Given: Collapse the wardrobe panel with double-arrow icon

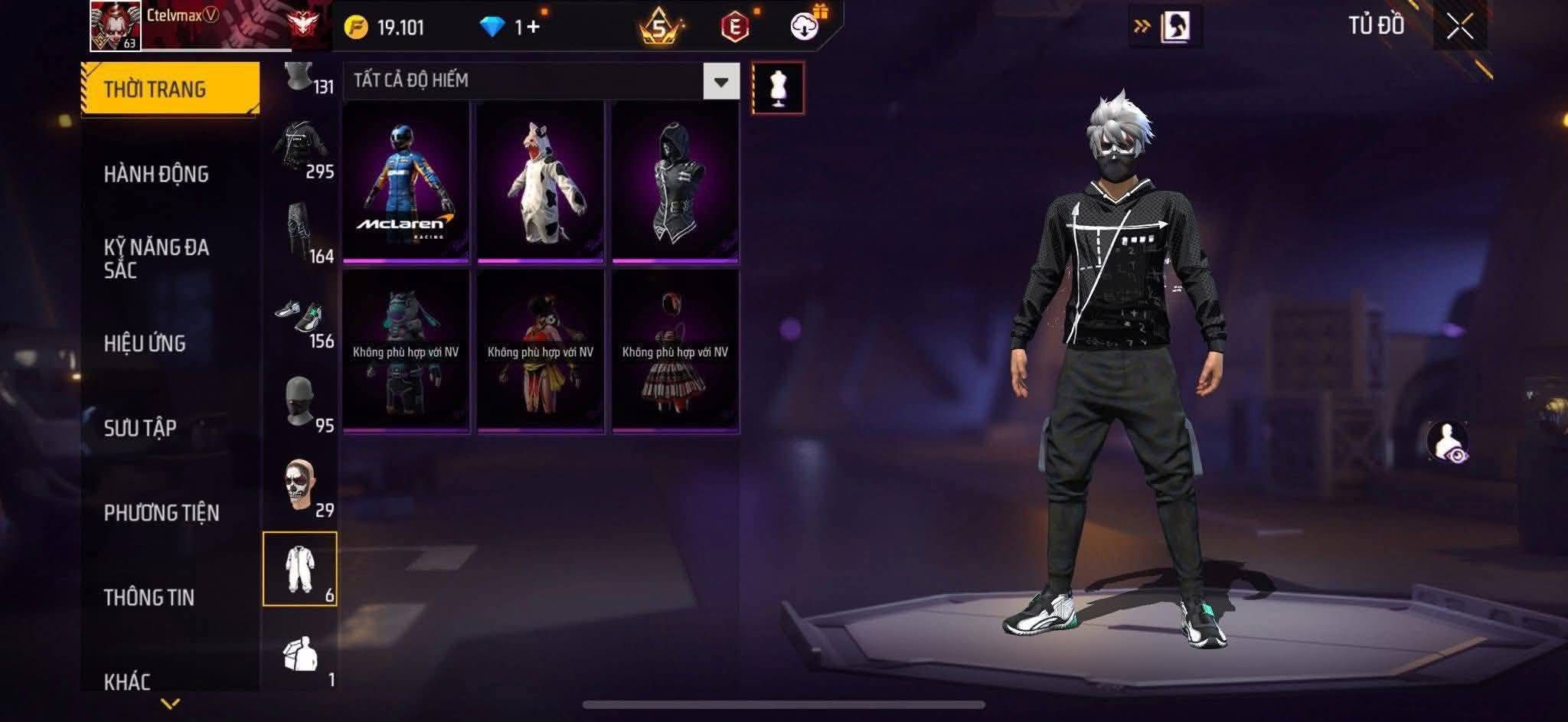Looking at the screenshot, I should click(1142, 24).
